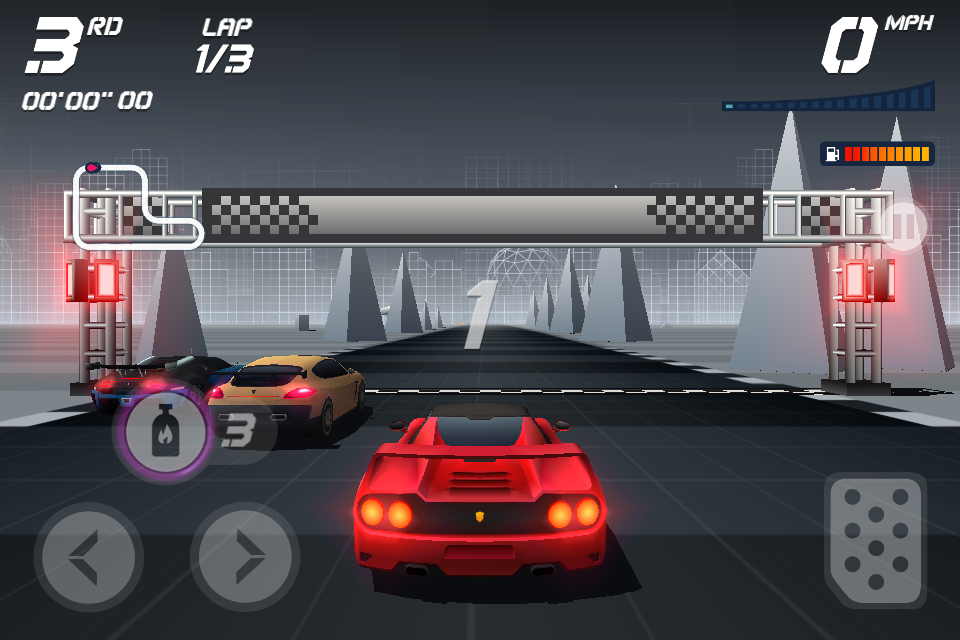Pause the race with the pause button
The image size is (960, 640).
pyautogui.click(x=904, y=227)
